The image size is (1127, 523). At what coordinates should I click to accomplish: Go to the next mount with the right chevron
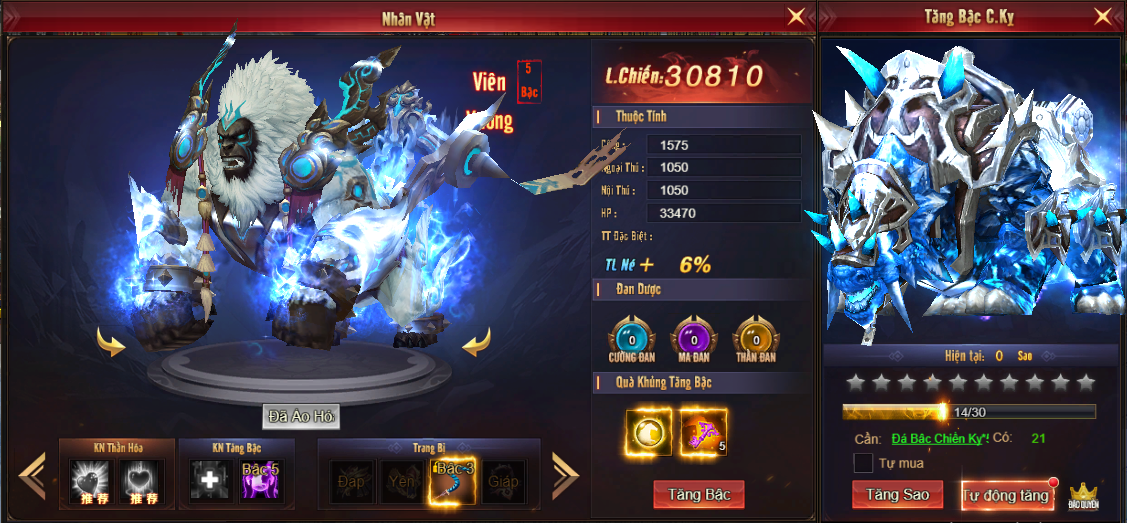pos(565,476)
